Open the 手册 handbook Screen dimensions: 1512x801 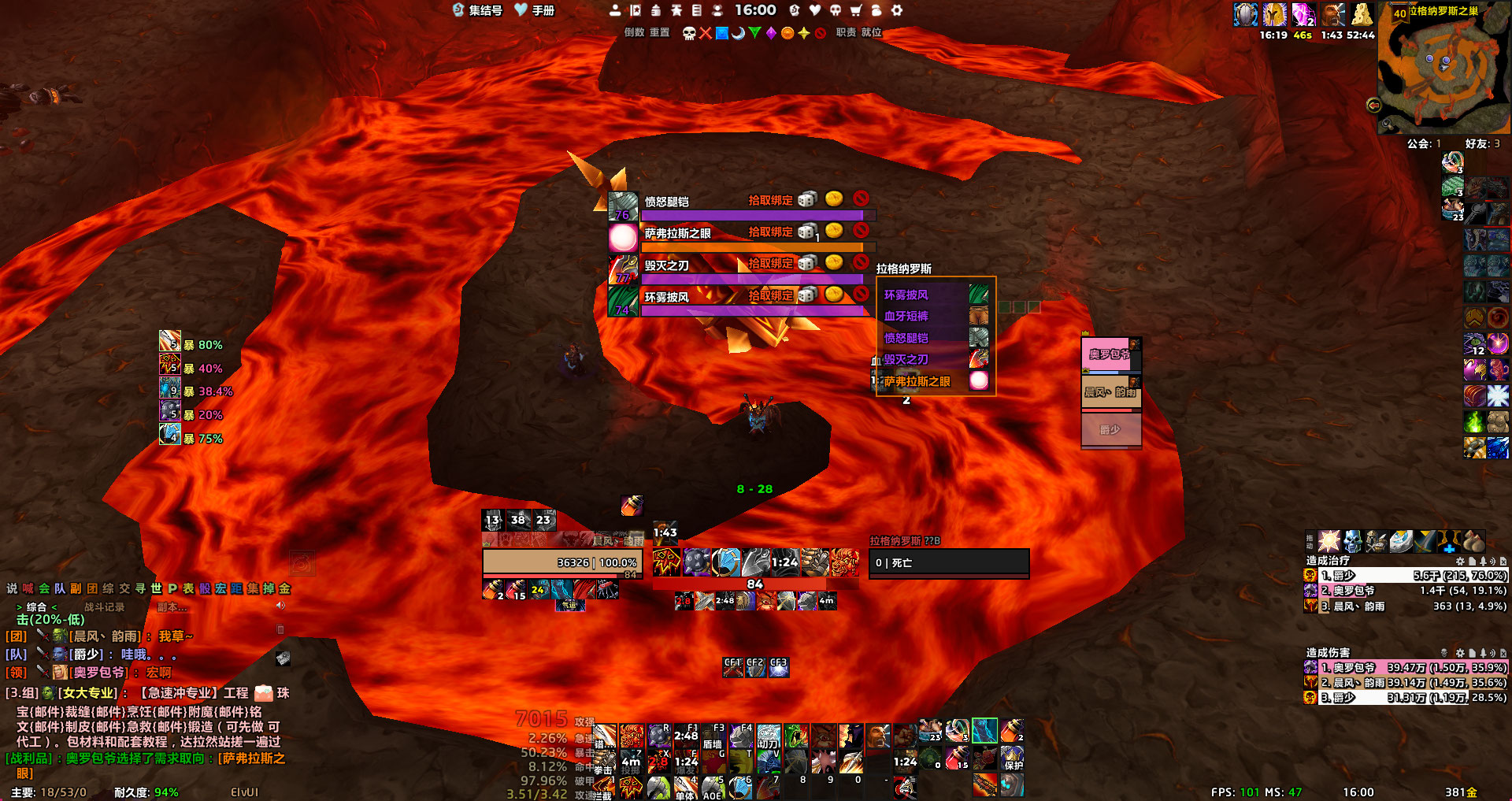pyautogui.click(x=535, y=10)
